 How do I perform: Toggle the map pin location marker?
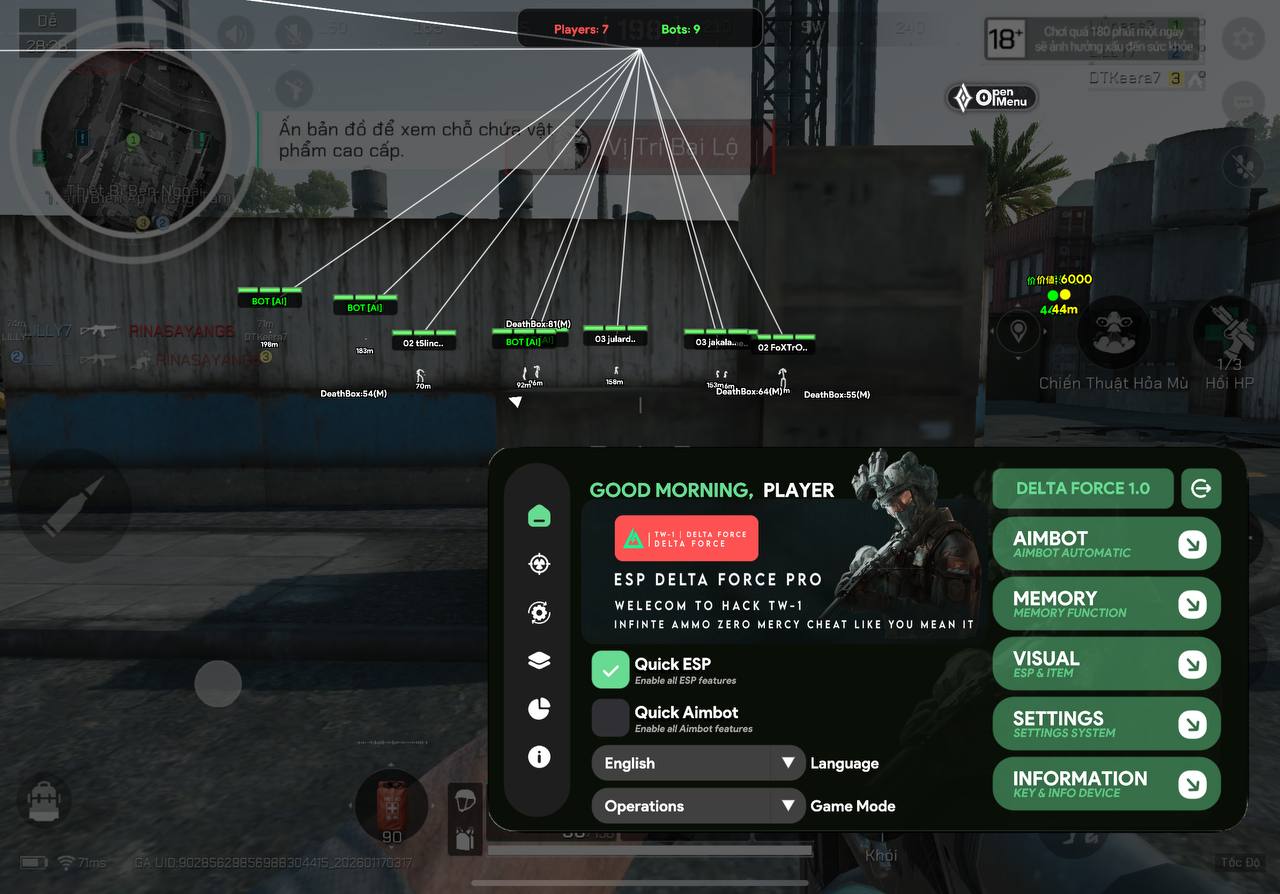1018,331
